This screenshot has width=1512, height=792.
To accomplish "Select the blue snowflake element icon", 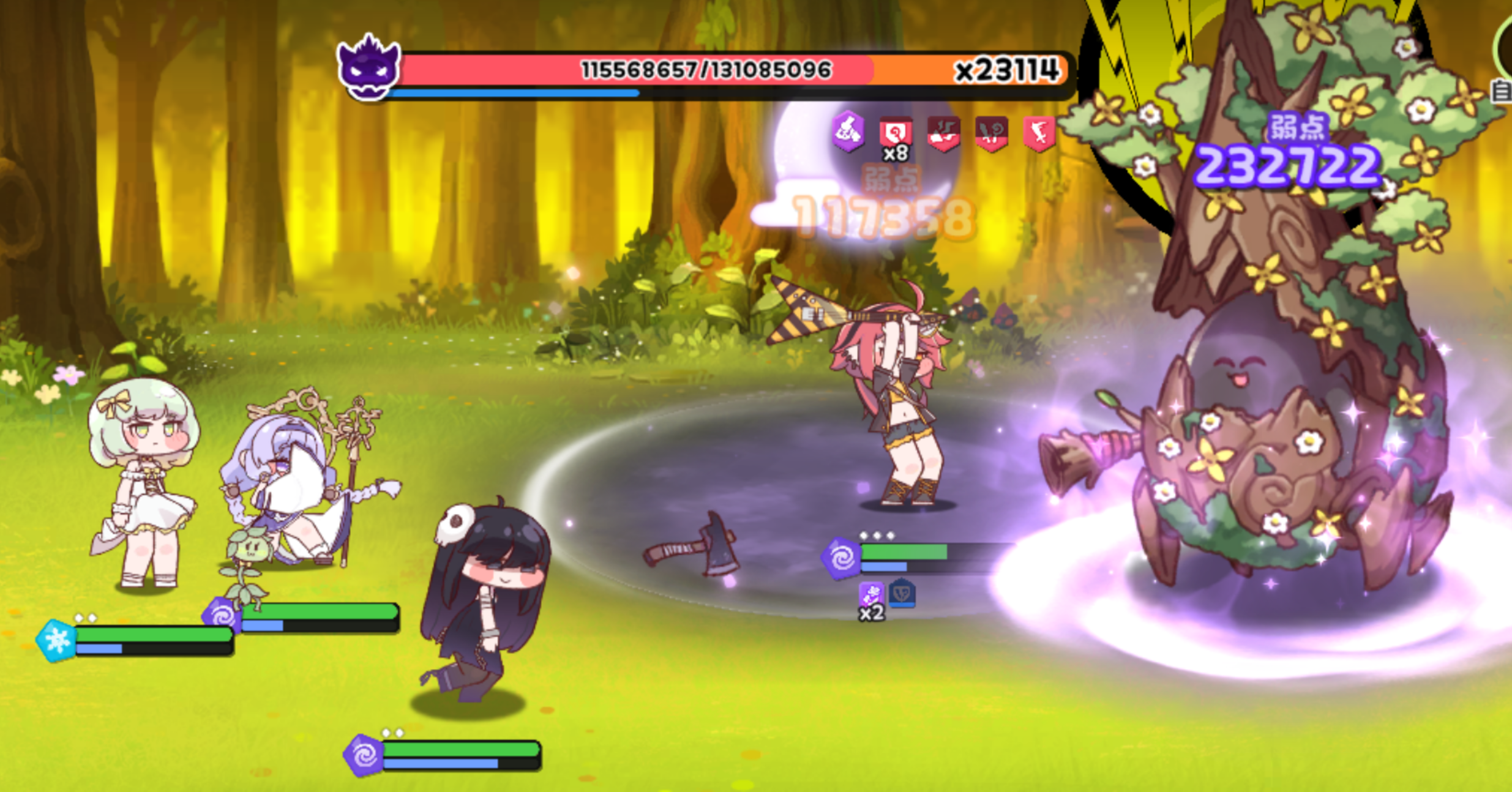I will (x=56, y=641).
